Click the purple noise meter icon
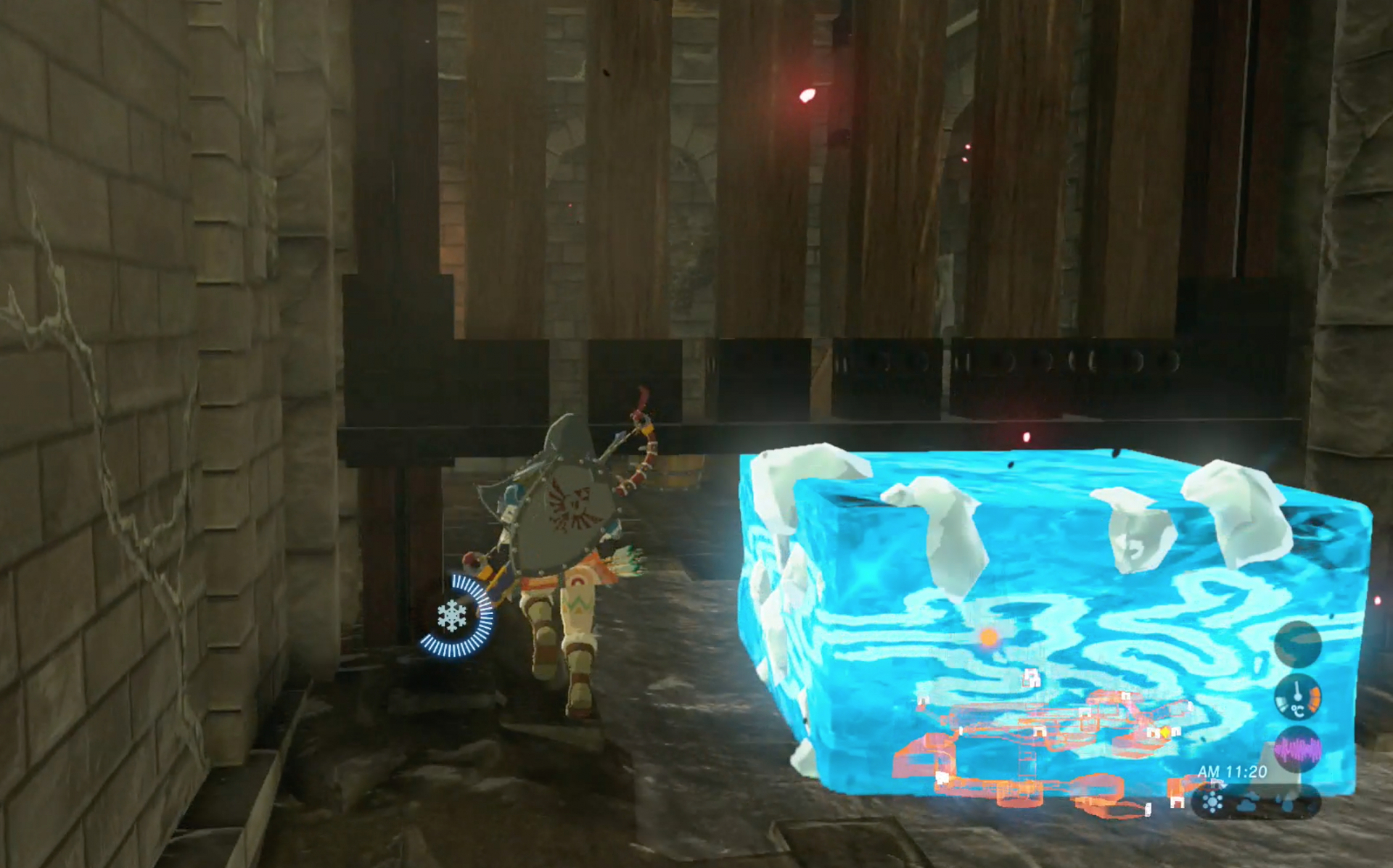Viewport: 1393px width, 868px height. pos(1298,750)
